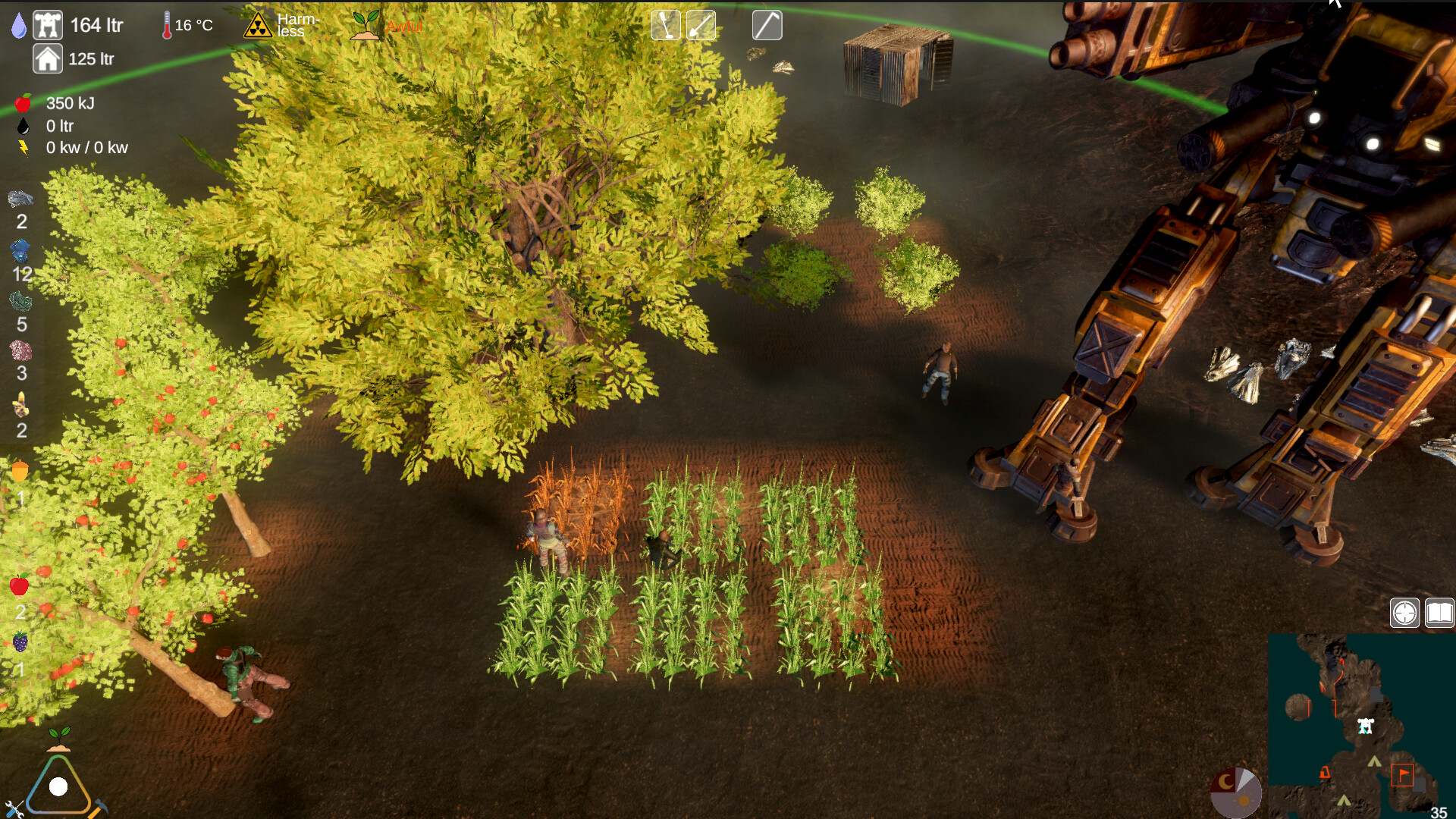The width and height of the screenshot is (1456, 819).
Task: Toggle the crosshair targeting button near the minimap
Action: 1404,612
